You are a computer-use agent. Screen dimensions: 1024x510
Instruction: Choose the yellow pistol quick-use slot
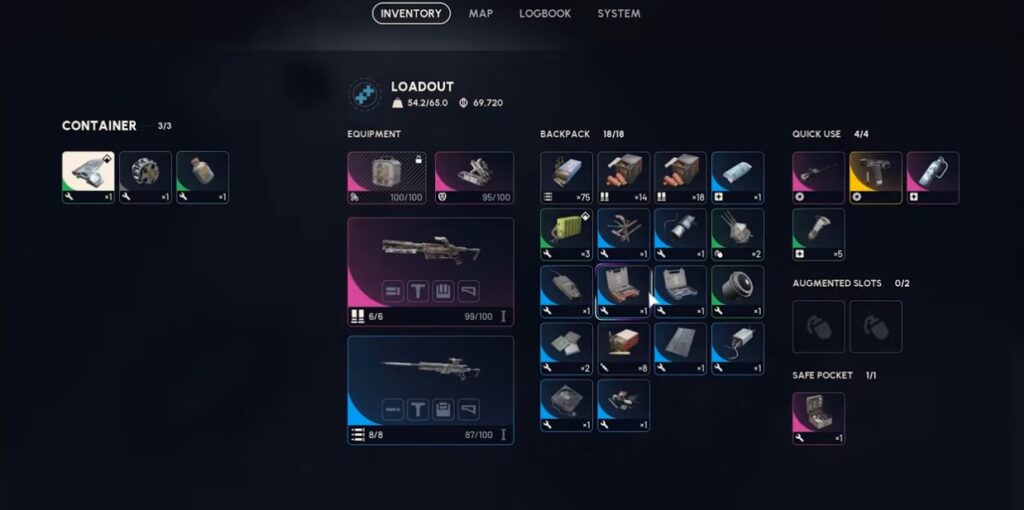pyautogui.click(x=875, y=177)
